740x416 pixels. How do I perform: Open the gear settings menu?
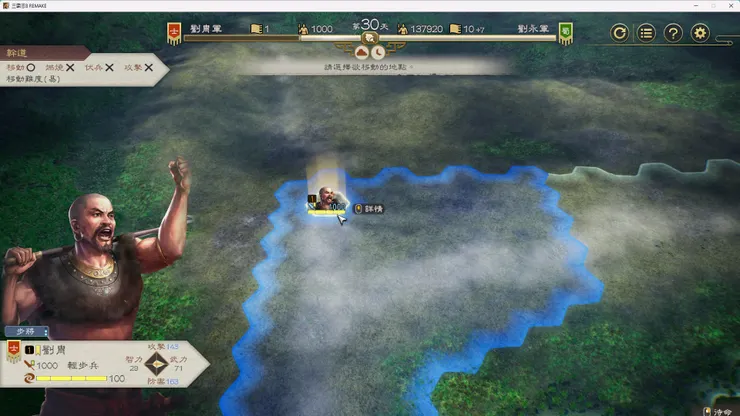pyautogui.click(x=701, y=33)
